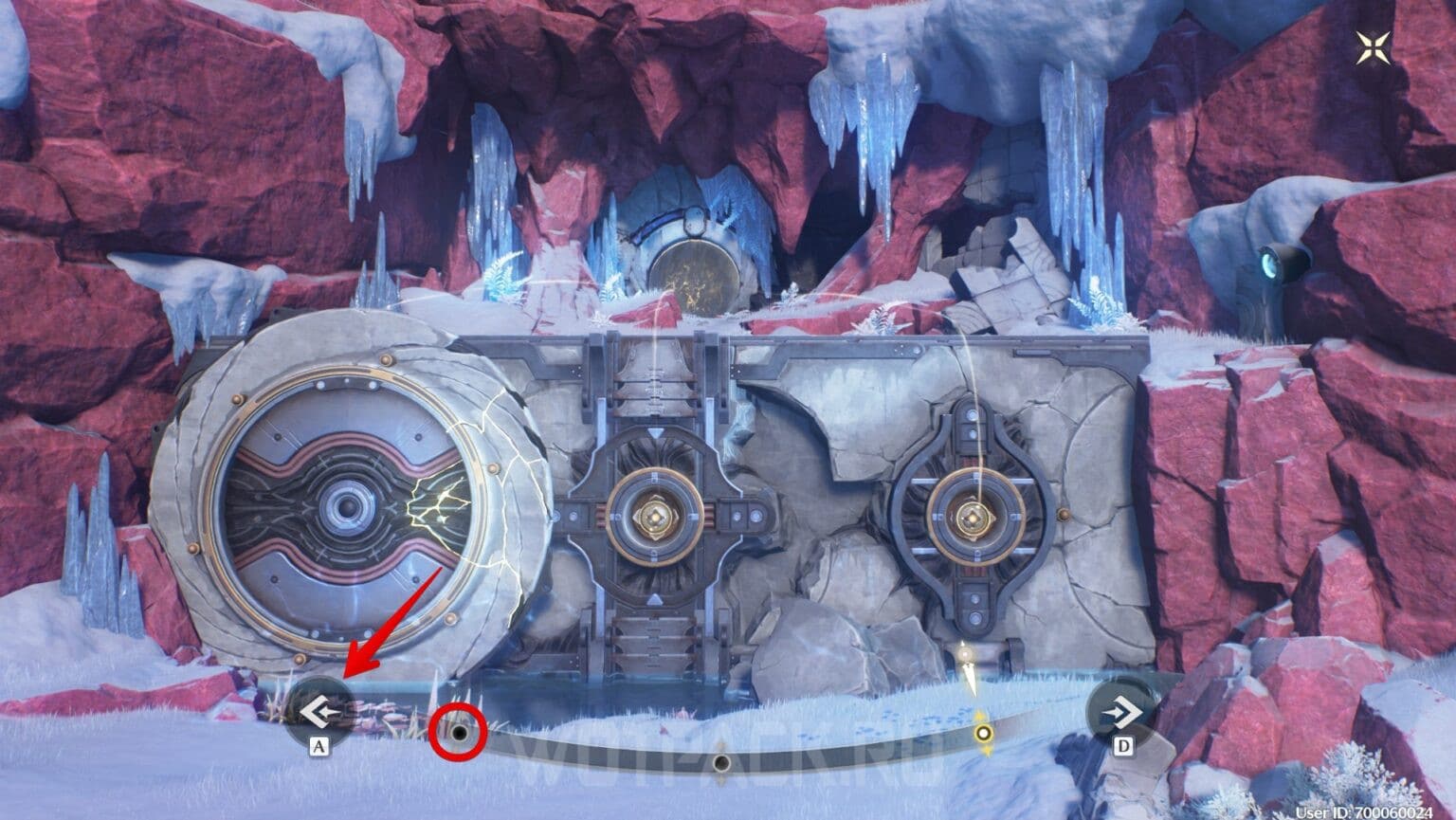The width and height of the screenshot is (1456, 820).
Task: Select the central gear mechanism disc
Action: coord(656,519)
